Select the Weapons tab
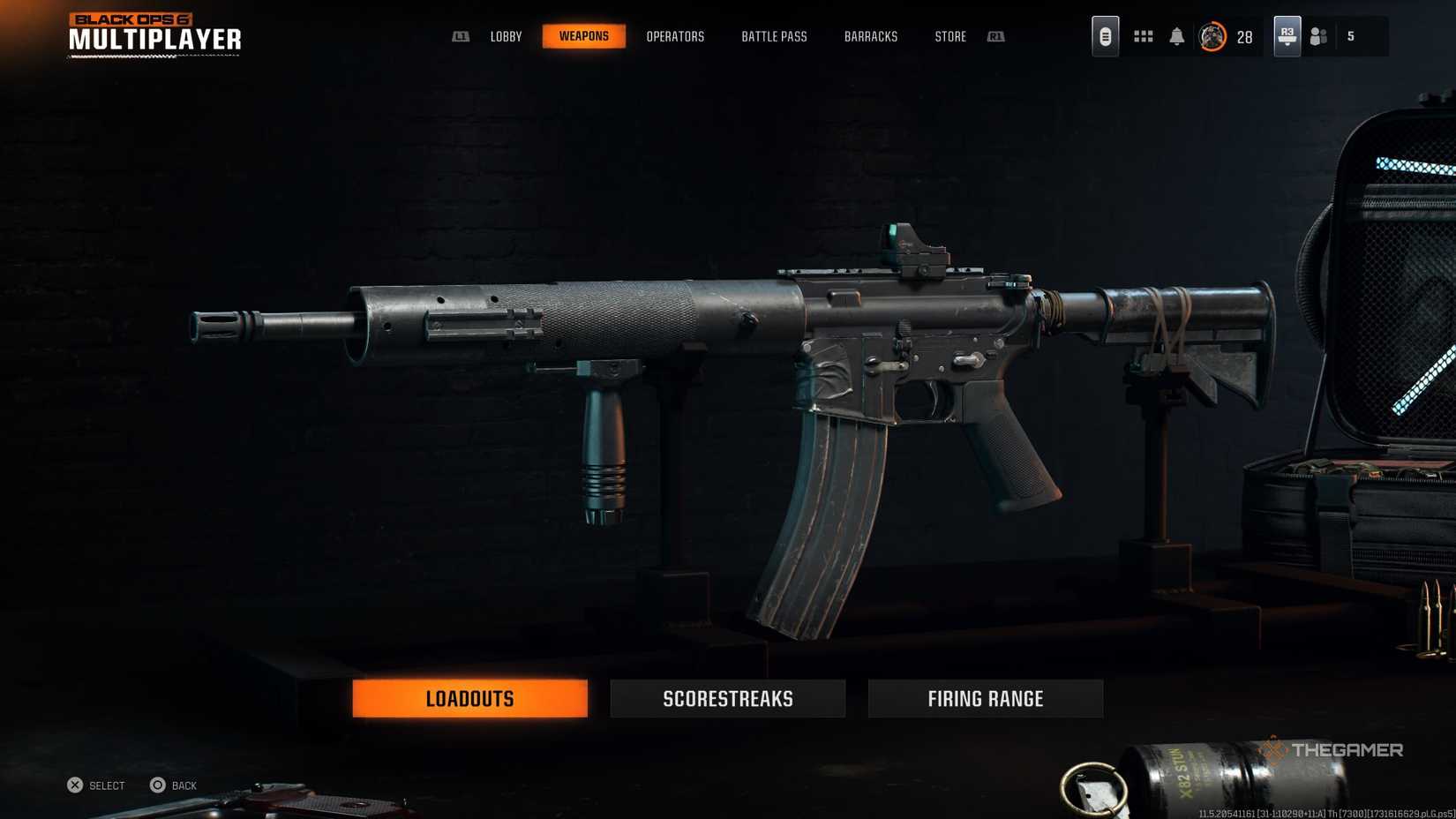 583,36
